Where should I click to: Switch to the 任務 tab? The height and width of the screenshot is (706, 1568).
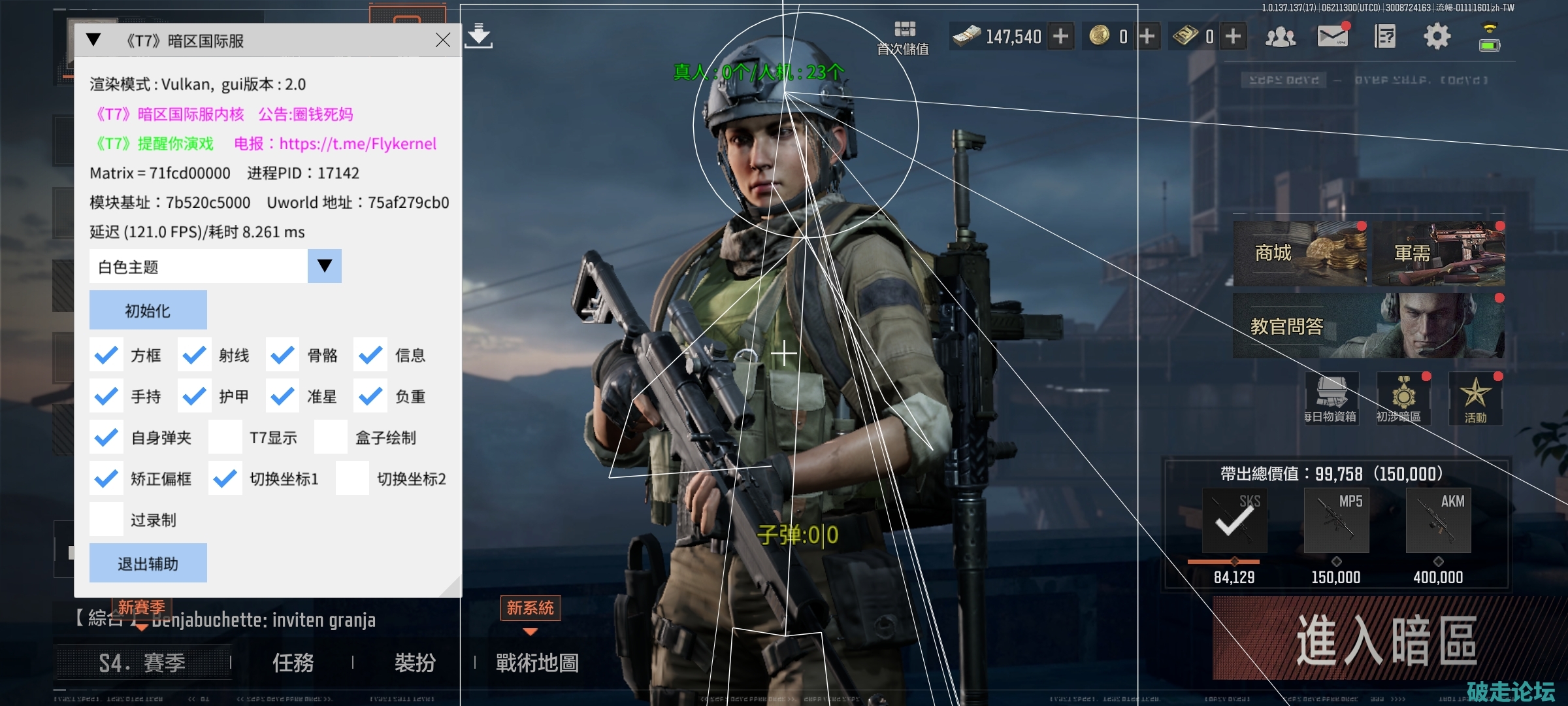293,664
